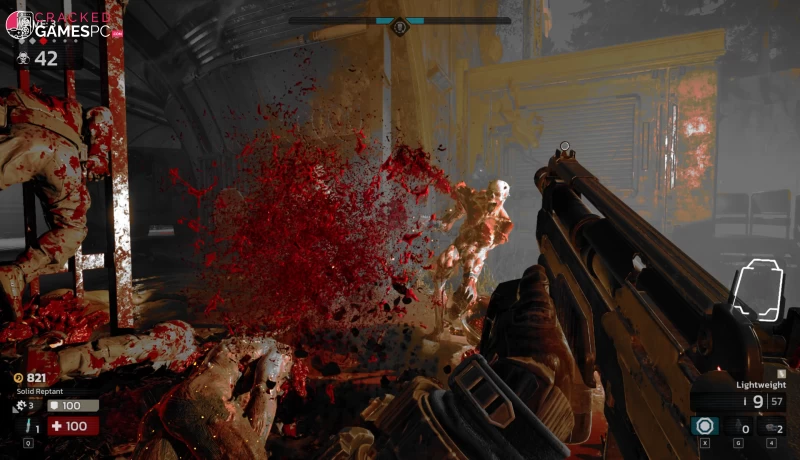Click the skull compass marker

(x=400, y=24)
